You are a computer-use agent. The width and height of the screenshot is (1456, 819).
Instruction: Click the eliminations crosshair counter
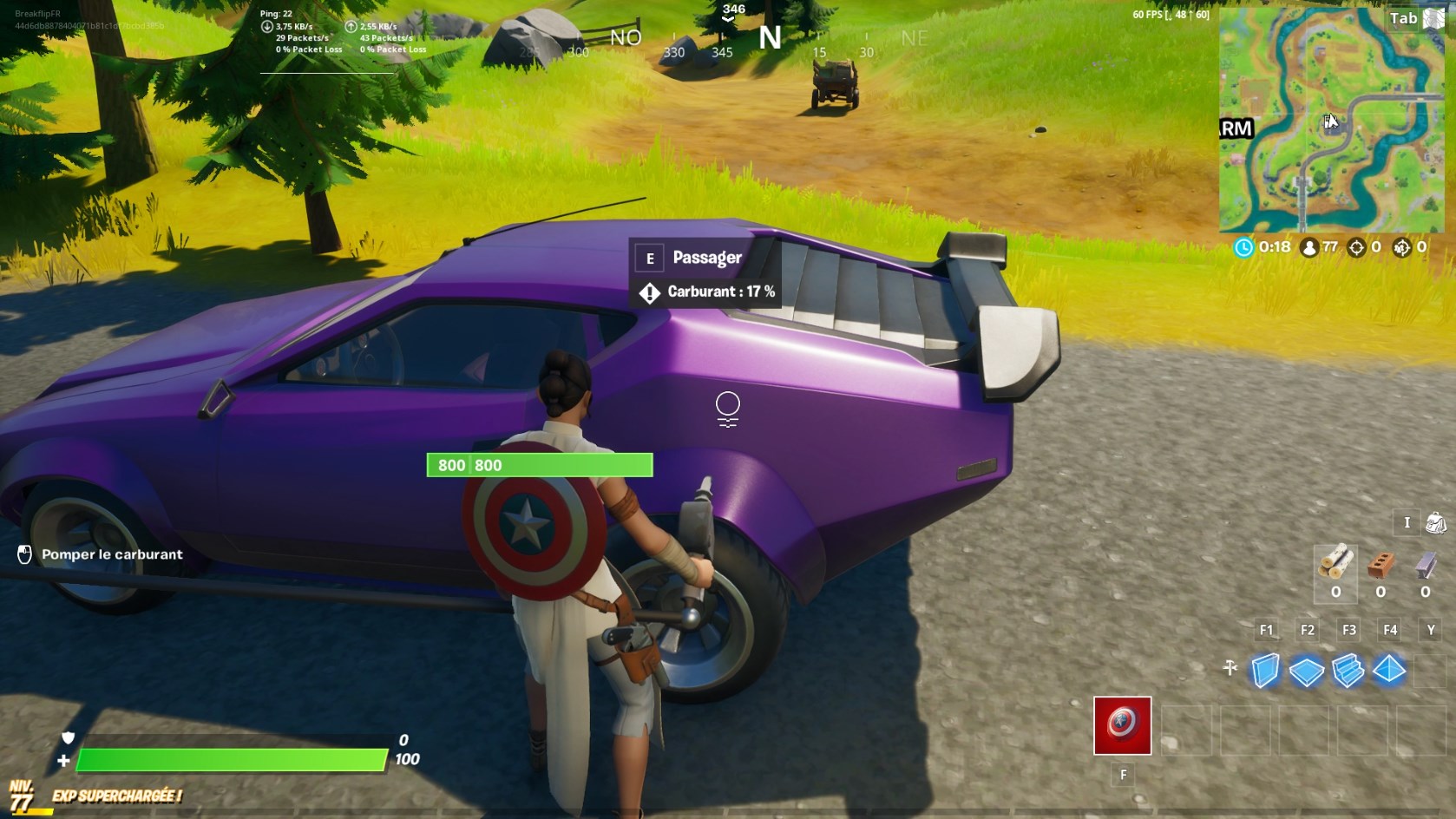click(x=1359, y=247)
